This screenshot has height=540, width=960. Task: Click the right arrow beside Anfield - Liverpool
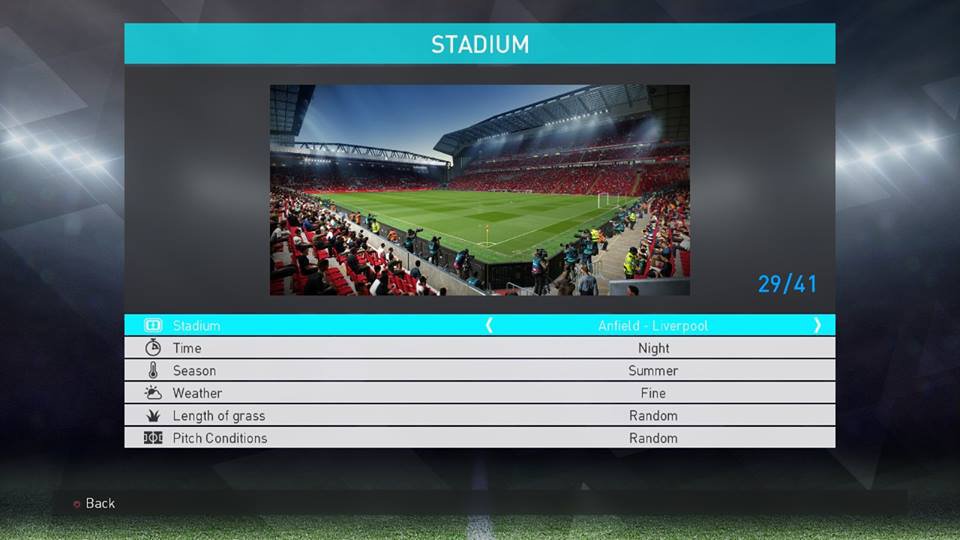tap(817, 325)
